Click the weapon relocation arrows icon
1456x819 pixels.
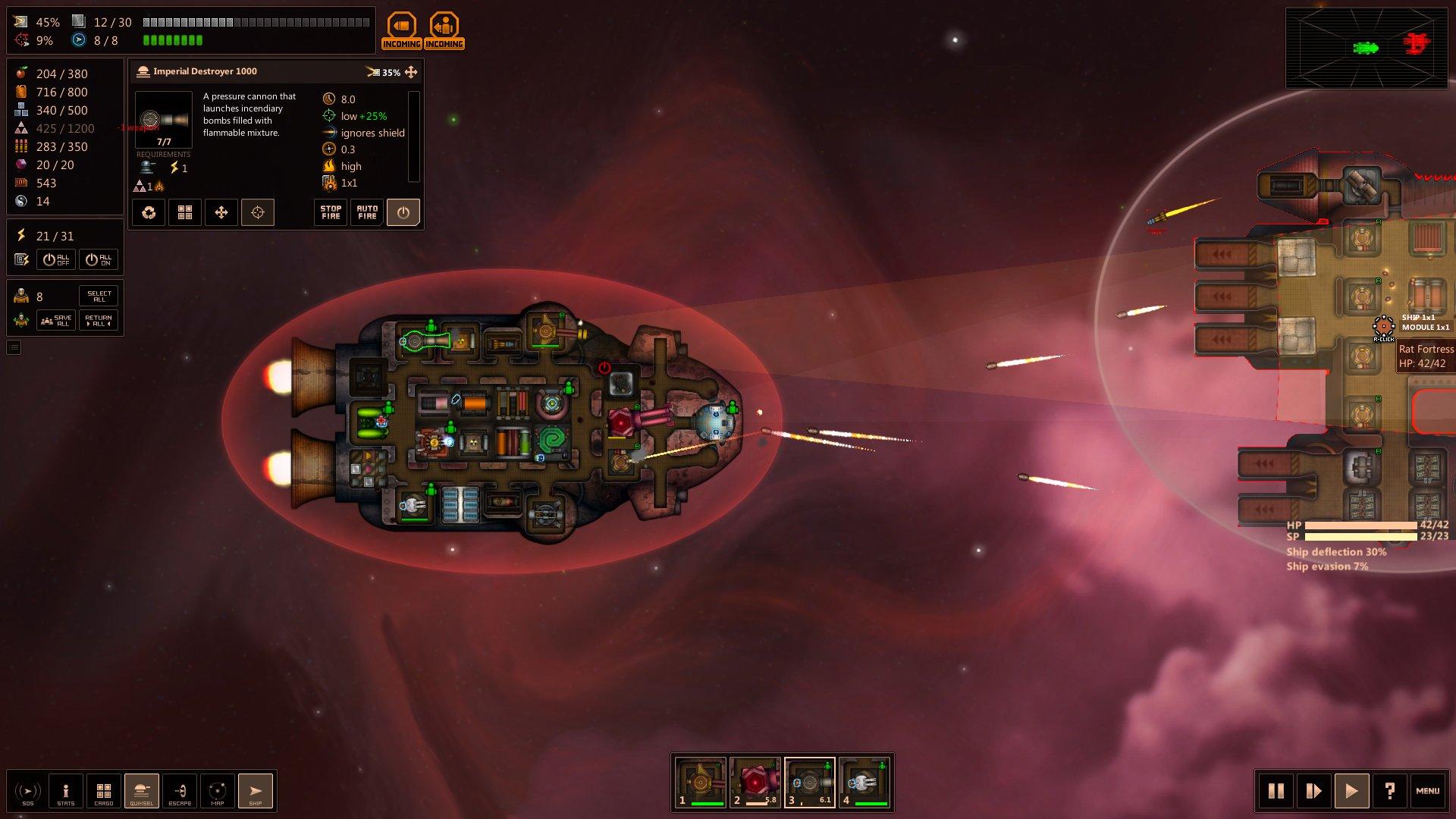(221, 212)
